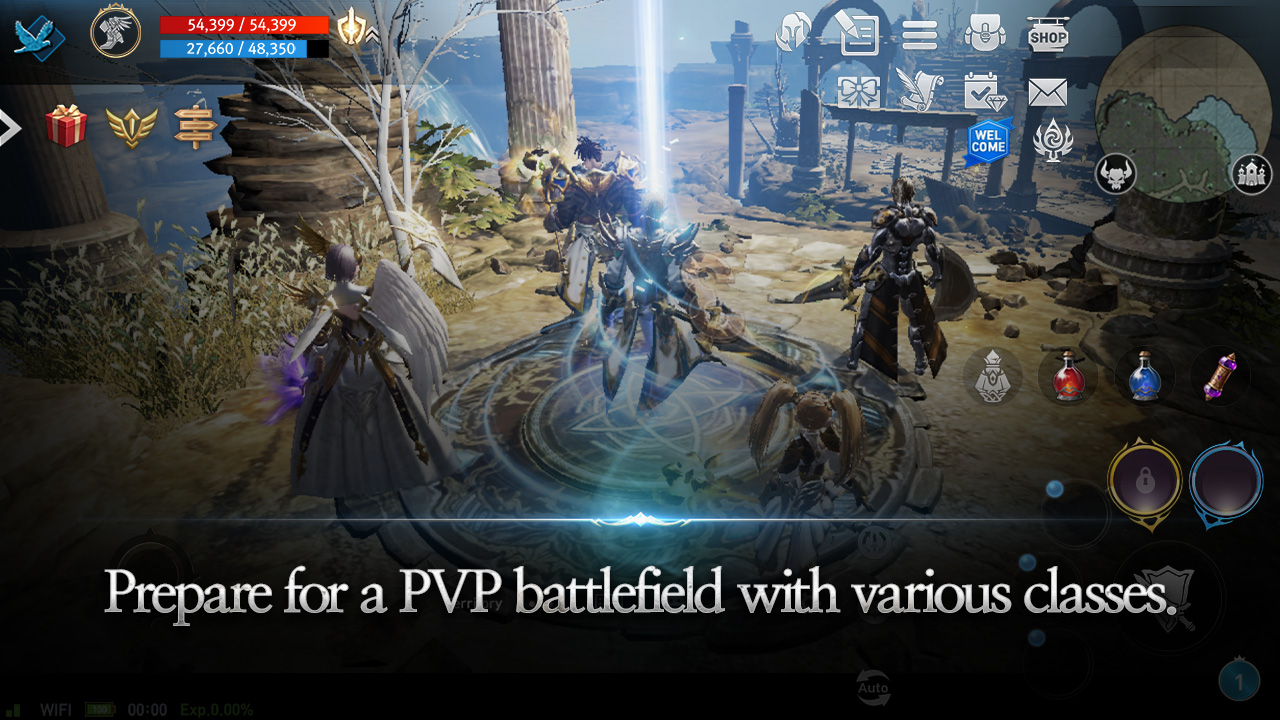Open the hamburger main menu
This screenshot has width=1280, height=720.
(x=921, y=35)
